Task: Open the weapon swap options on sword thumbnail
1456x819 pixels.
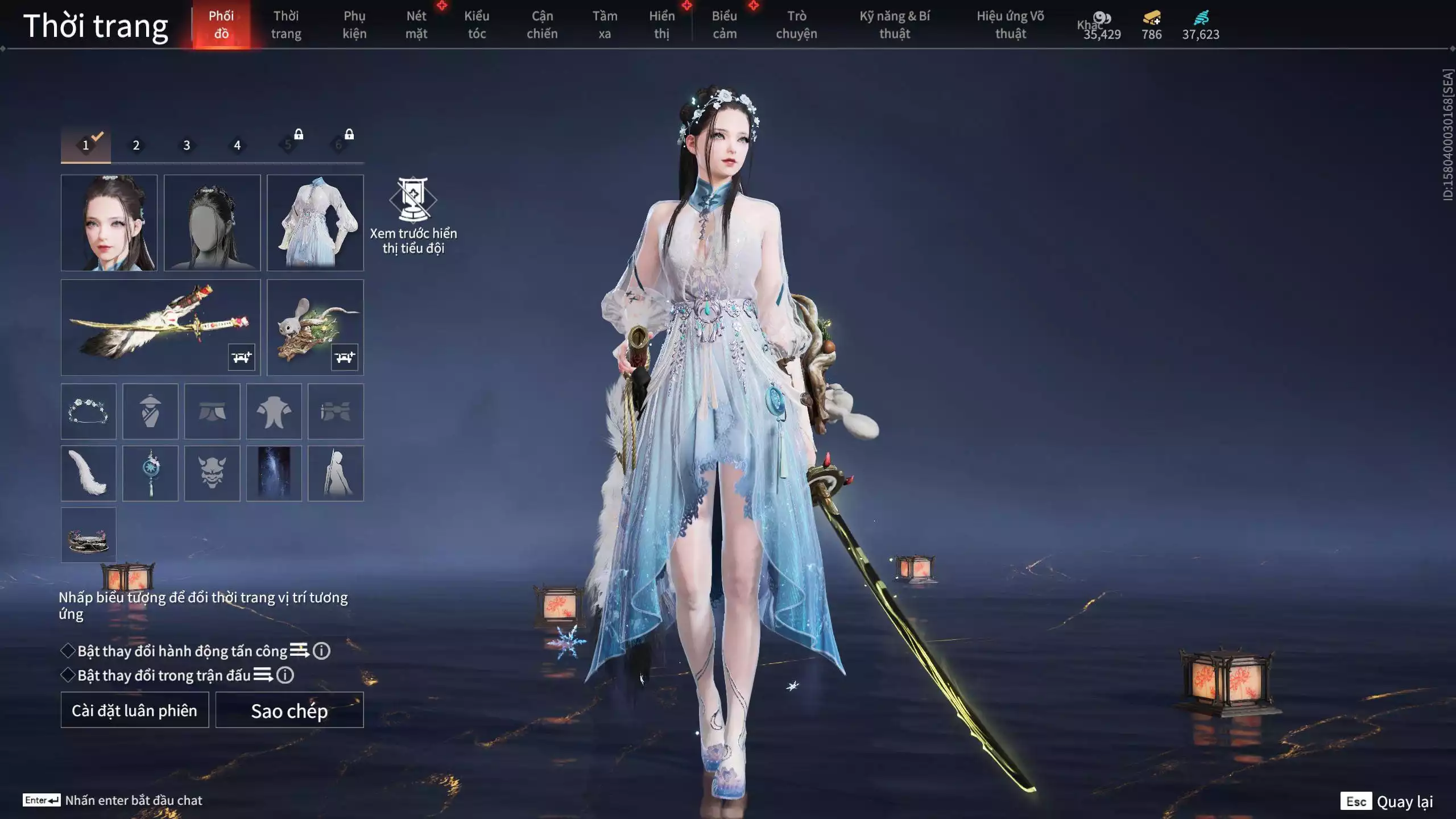Action: 241,357
